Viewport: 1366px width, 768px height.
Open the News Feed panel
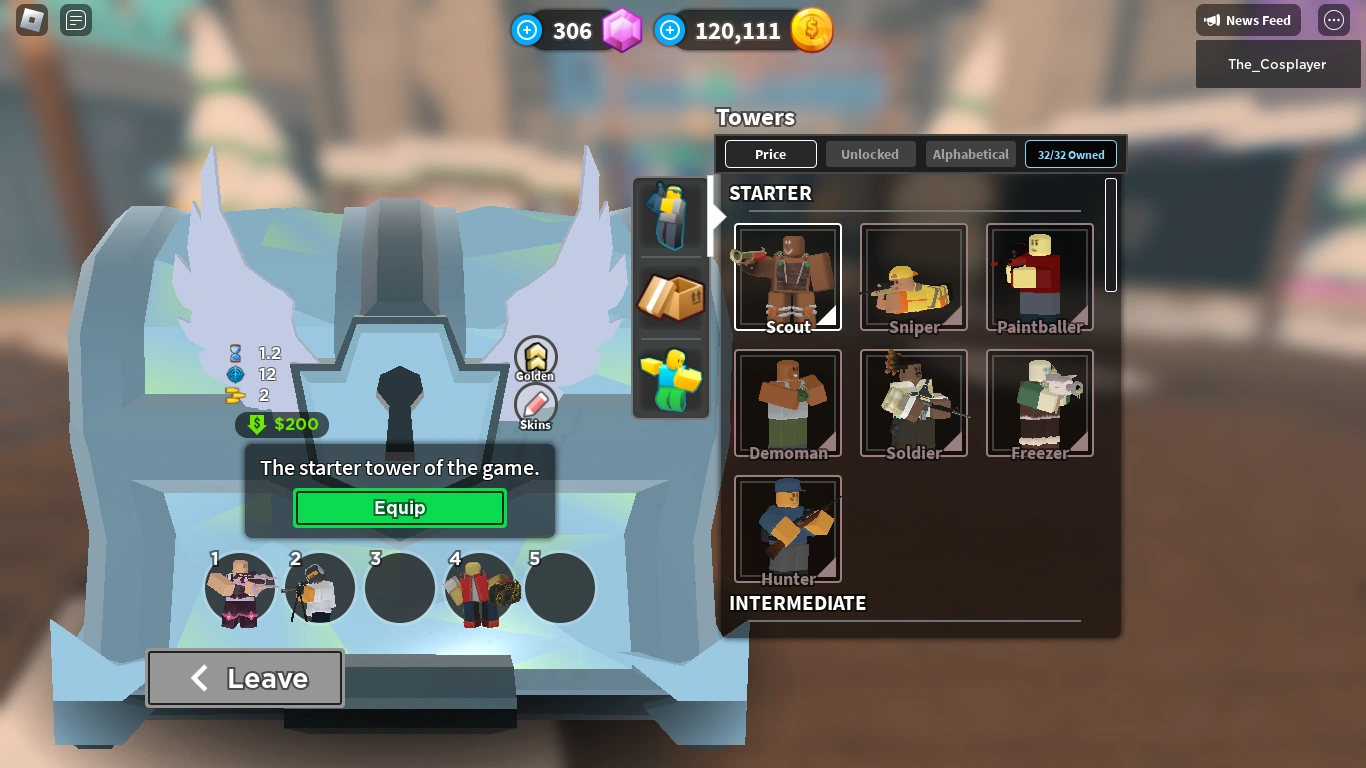click(1248, 20)
